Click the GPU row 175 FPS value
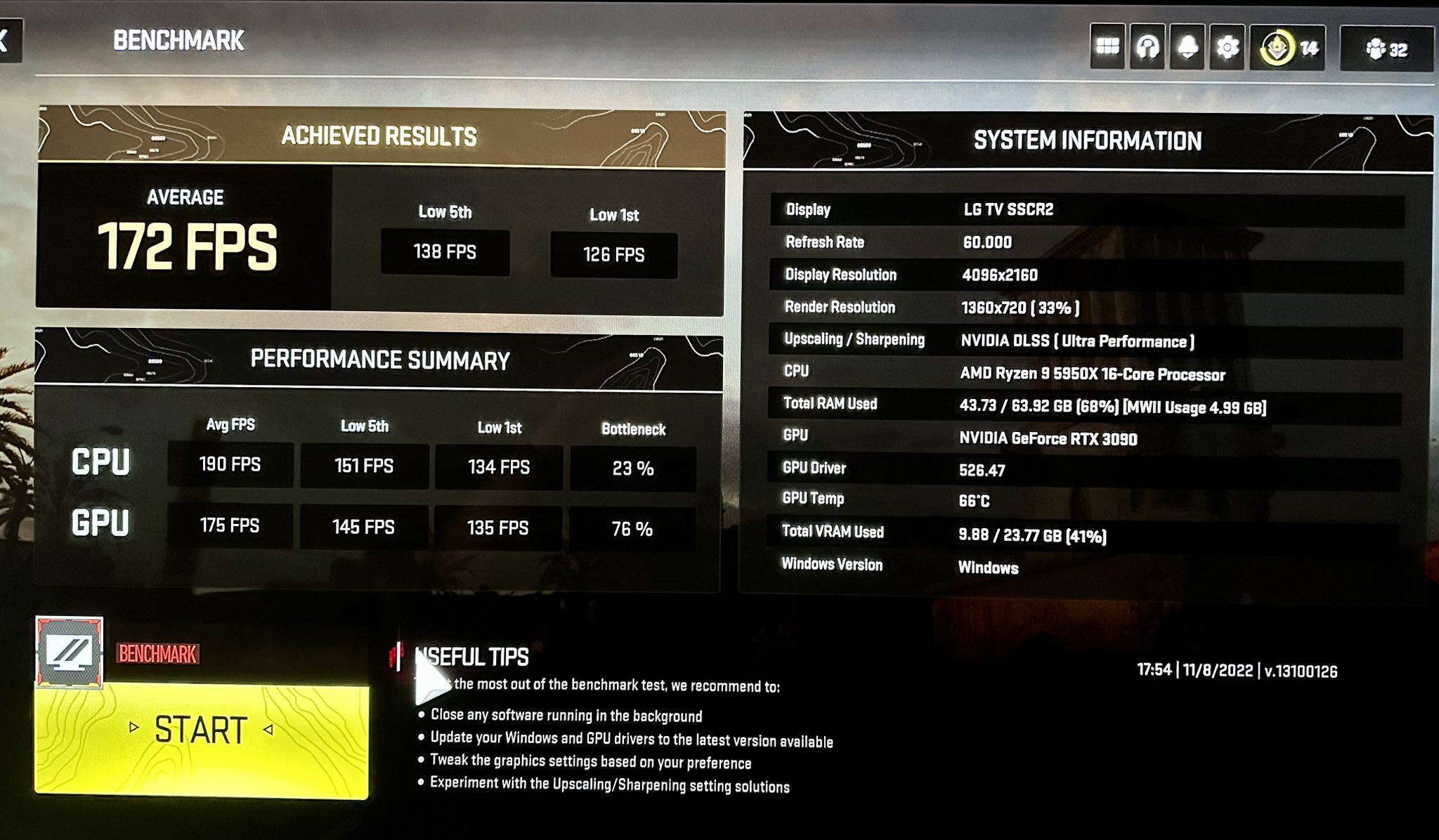The image size is (1439, 840). pyautogui.click(x=230, y=527)
